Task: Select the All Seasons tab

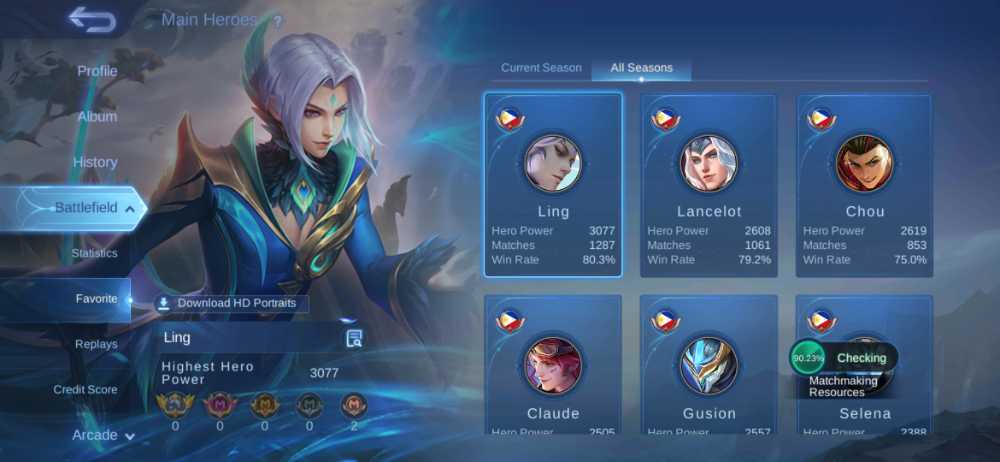Action: (641, 68)
